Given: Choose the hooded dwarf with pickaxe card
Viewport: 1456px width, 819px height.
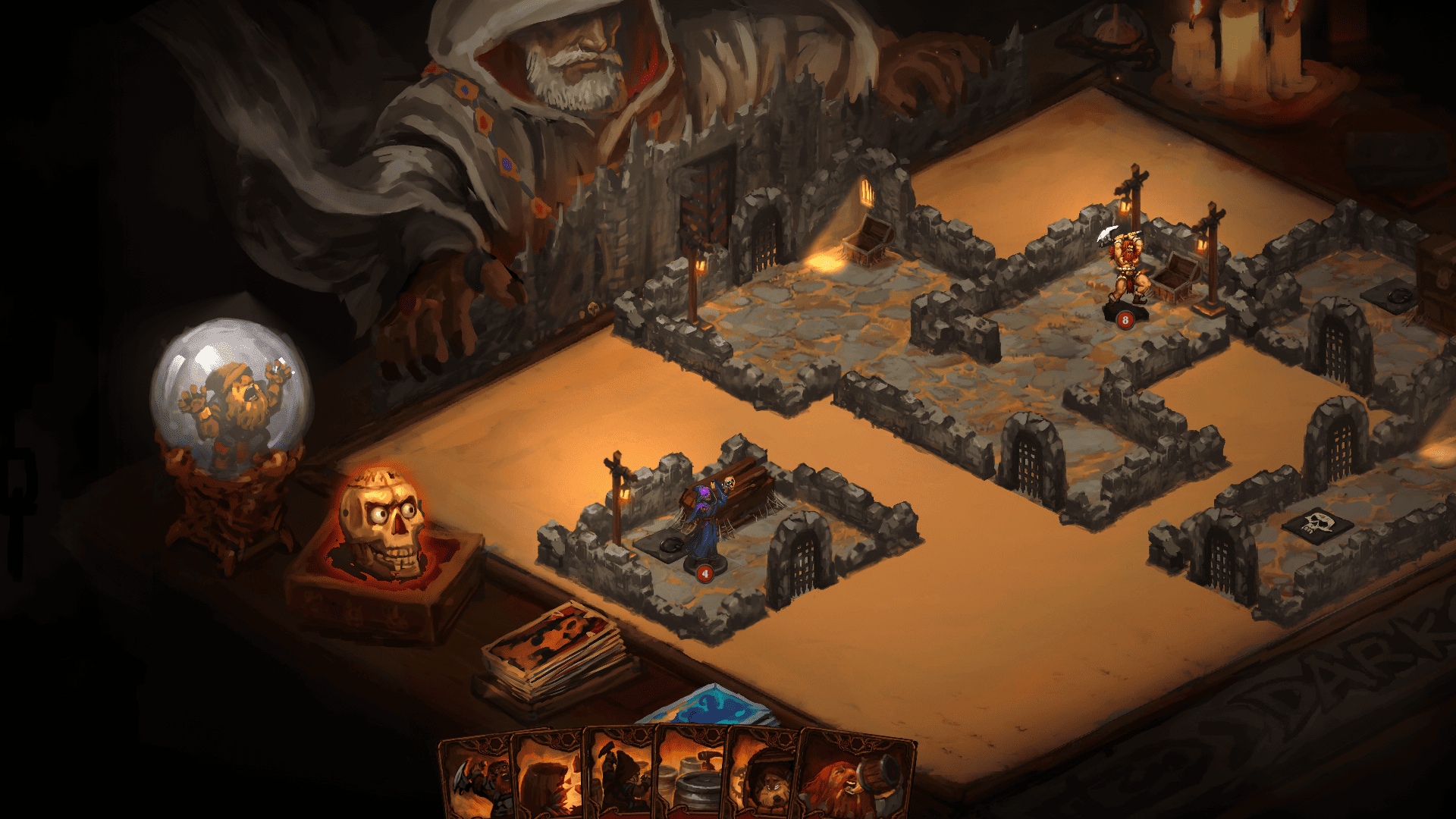Looking at the screenshot, I should click(x=620, y=781).
